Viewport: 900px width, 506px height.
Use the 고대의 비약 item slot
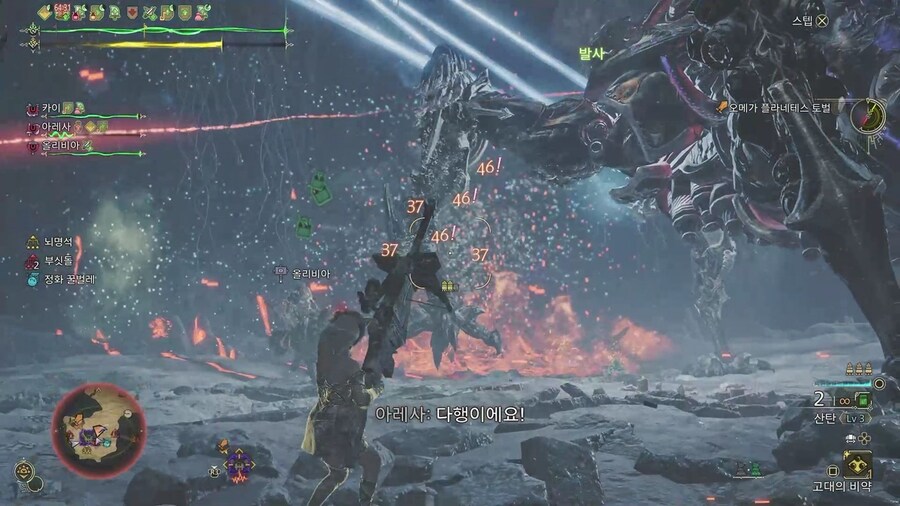pos(856,465)
